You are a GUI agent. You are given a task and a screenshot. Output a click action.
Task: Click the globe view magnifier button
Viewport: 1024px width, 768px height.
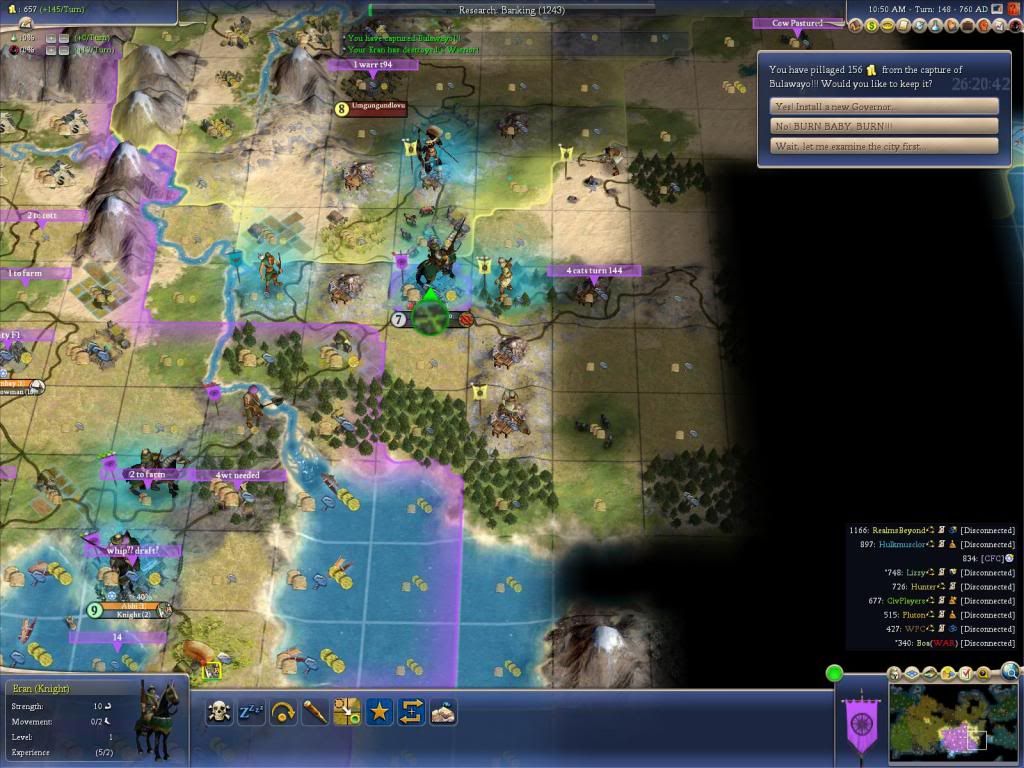coord(1010,672)
